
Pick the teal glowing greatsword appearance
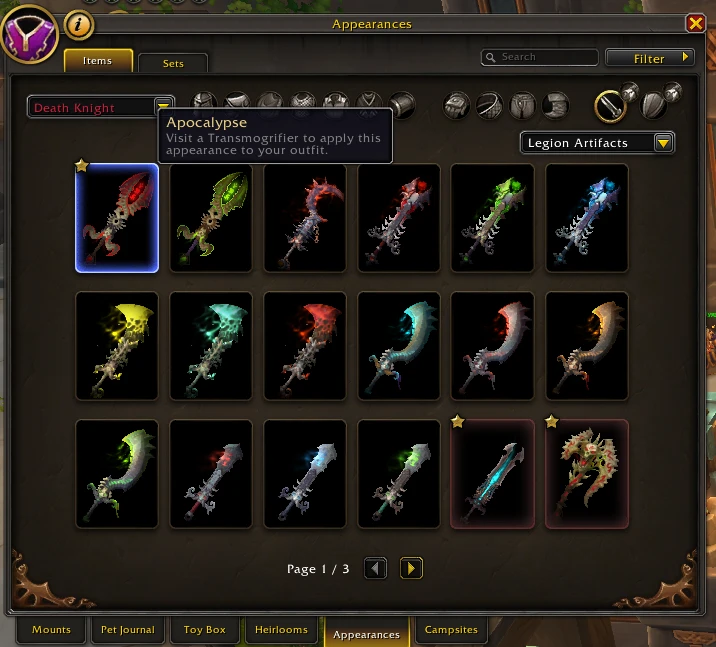click(493, 474)
